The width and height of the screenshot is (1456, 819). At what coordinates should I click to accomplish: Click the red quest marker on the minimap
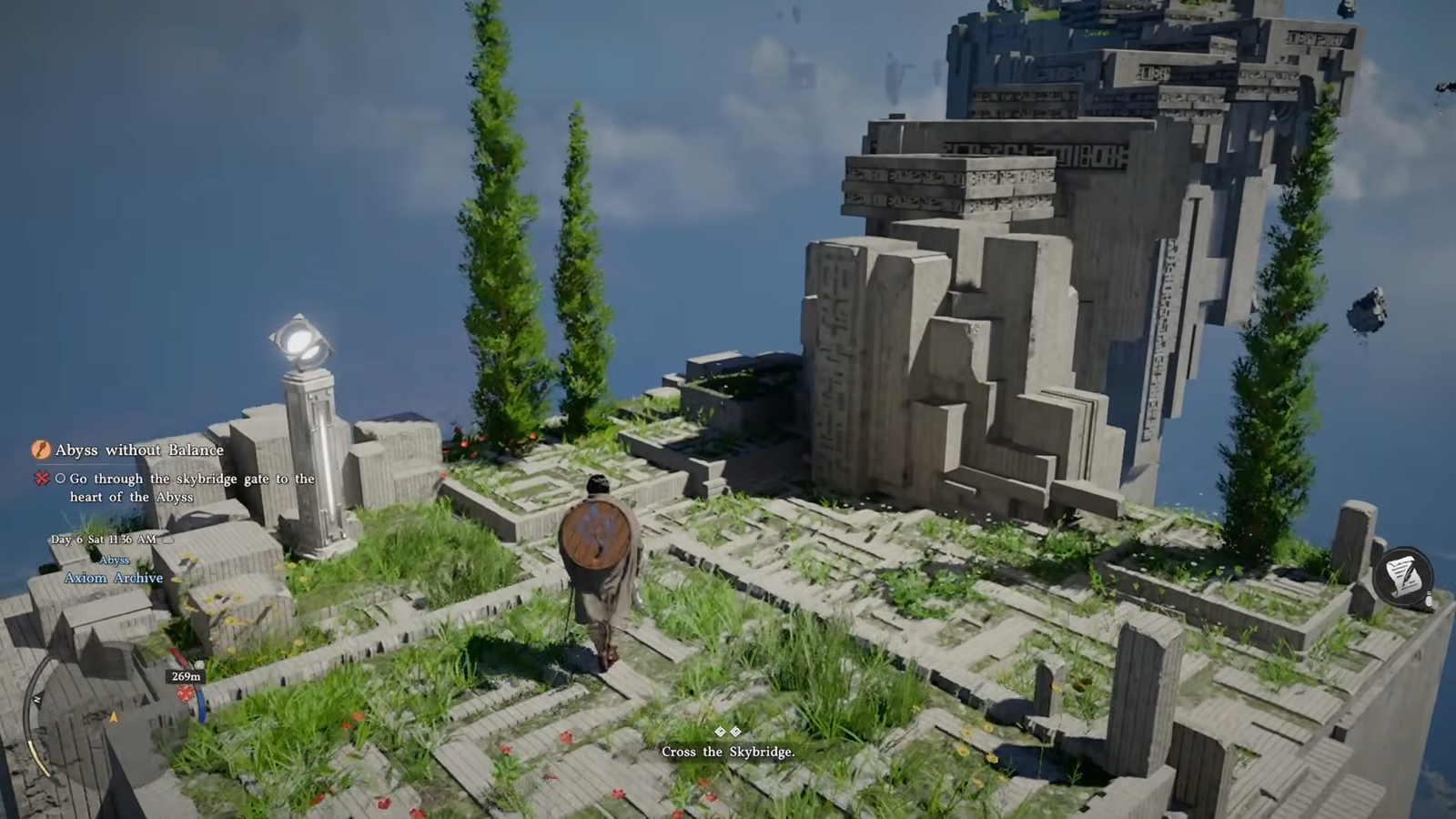(186, 693)
